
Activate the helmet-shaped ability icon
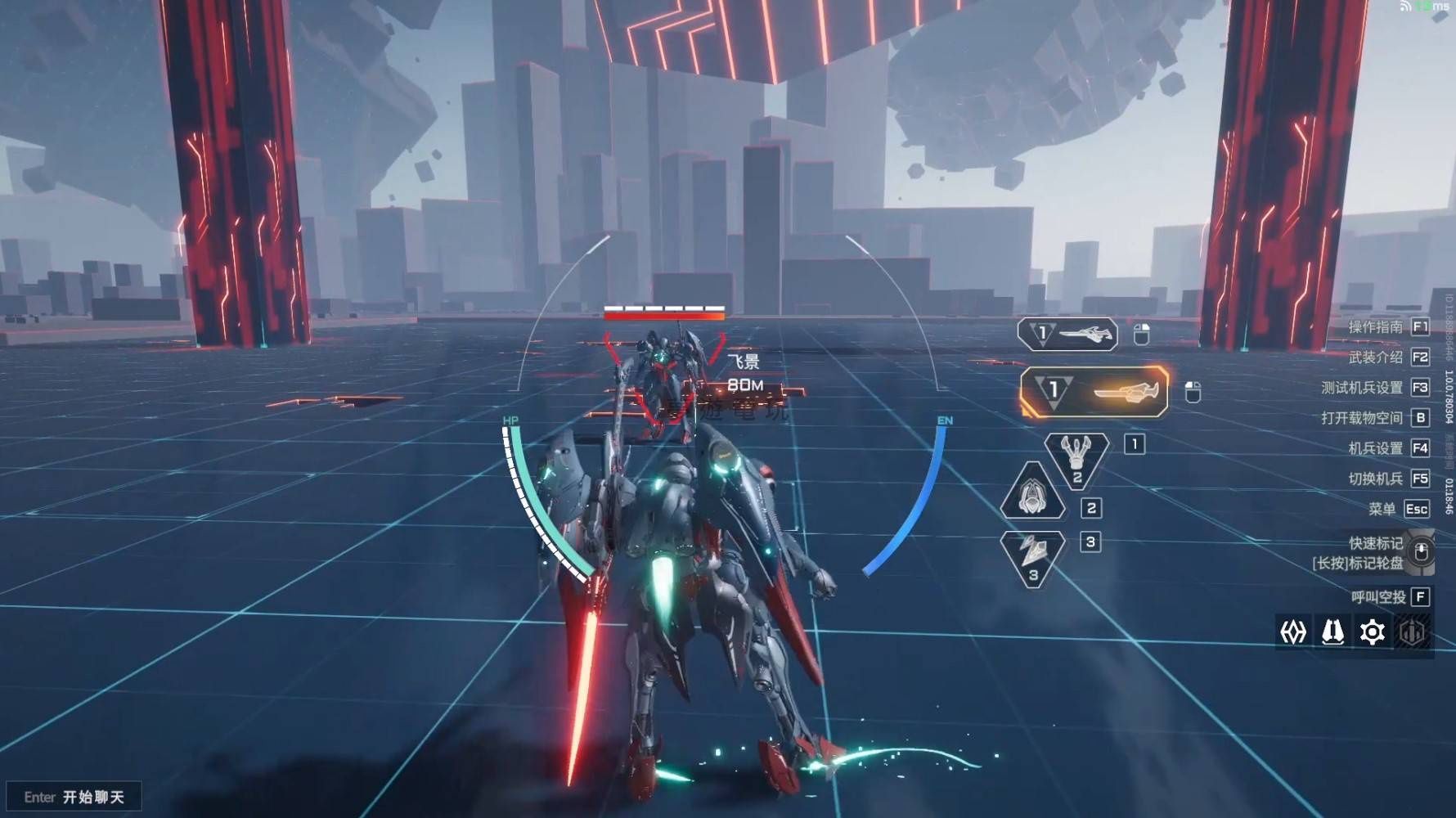pos(1033,494)
